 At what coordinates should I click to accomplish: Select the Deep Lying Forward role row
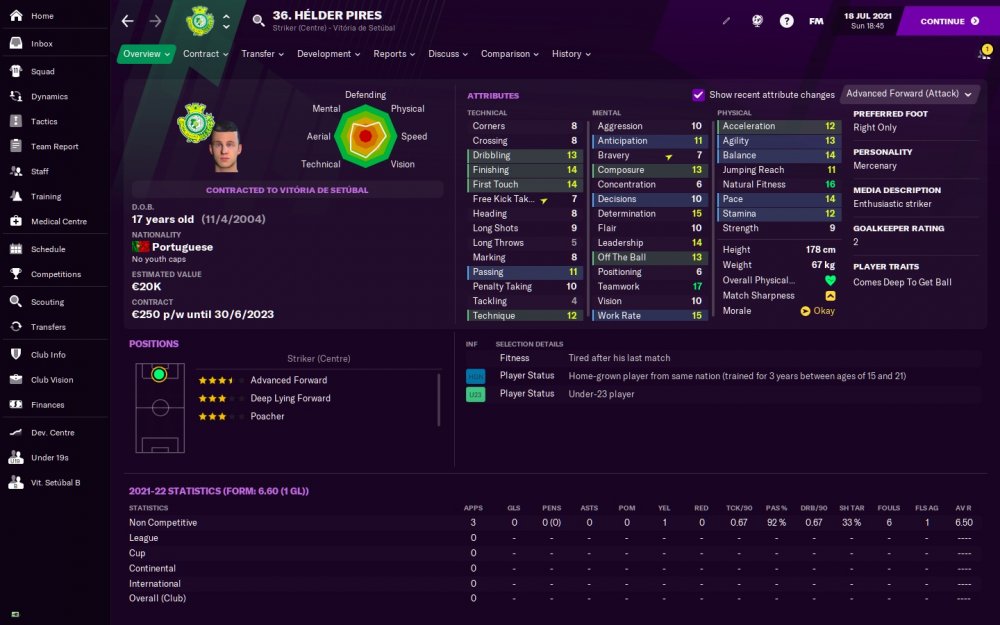[x=290, y=398]
